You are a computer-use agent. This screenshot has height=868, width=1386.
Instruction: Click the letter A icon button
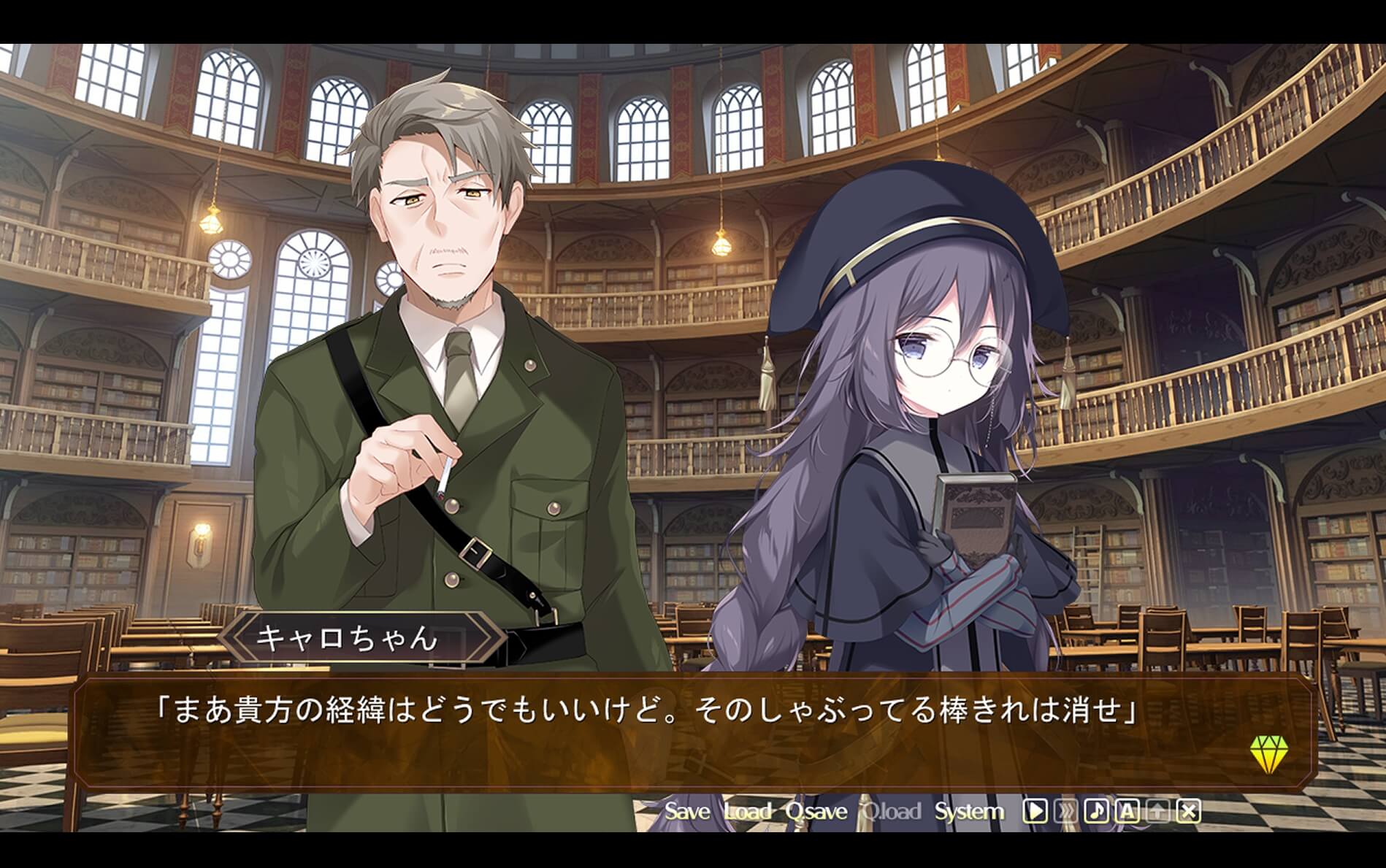pyautogui.click(x=1127, y=811)
